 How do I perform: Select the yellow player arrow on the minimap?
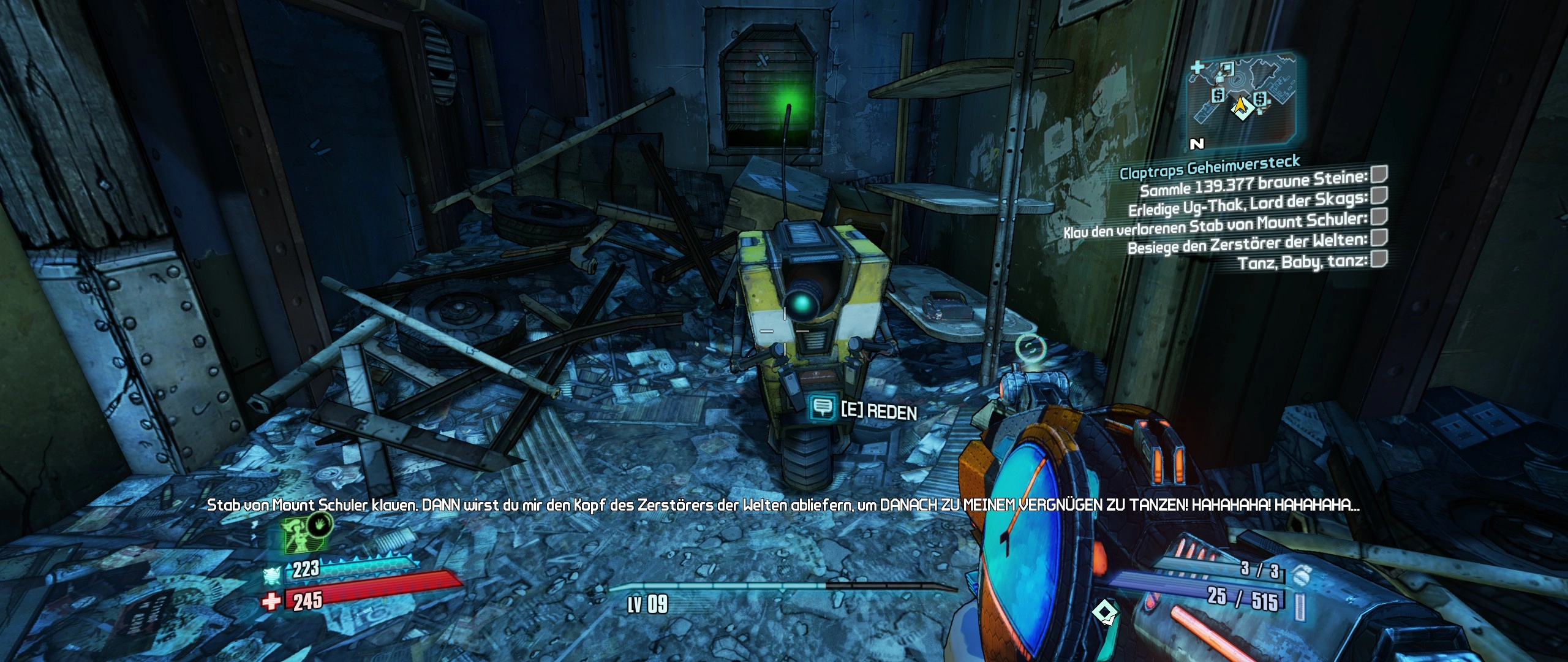[x=1242, y=108]
